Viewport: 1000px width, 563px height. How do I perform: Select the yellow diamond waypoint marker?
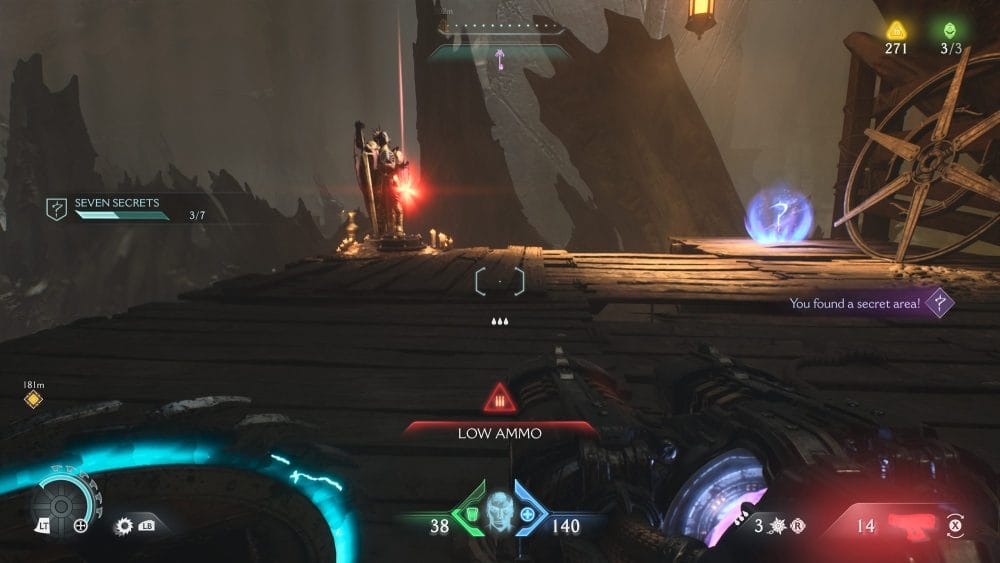tap(33, 400)
